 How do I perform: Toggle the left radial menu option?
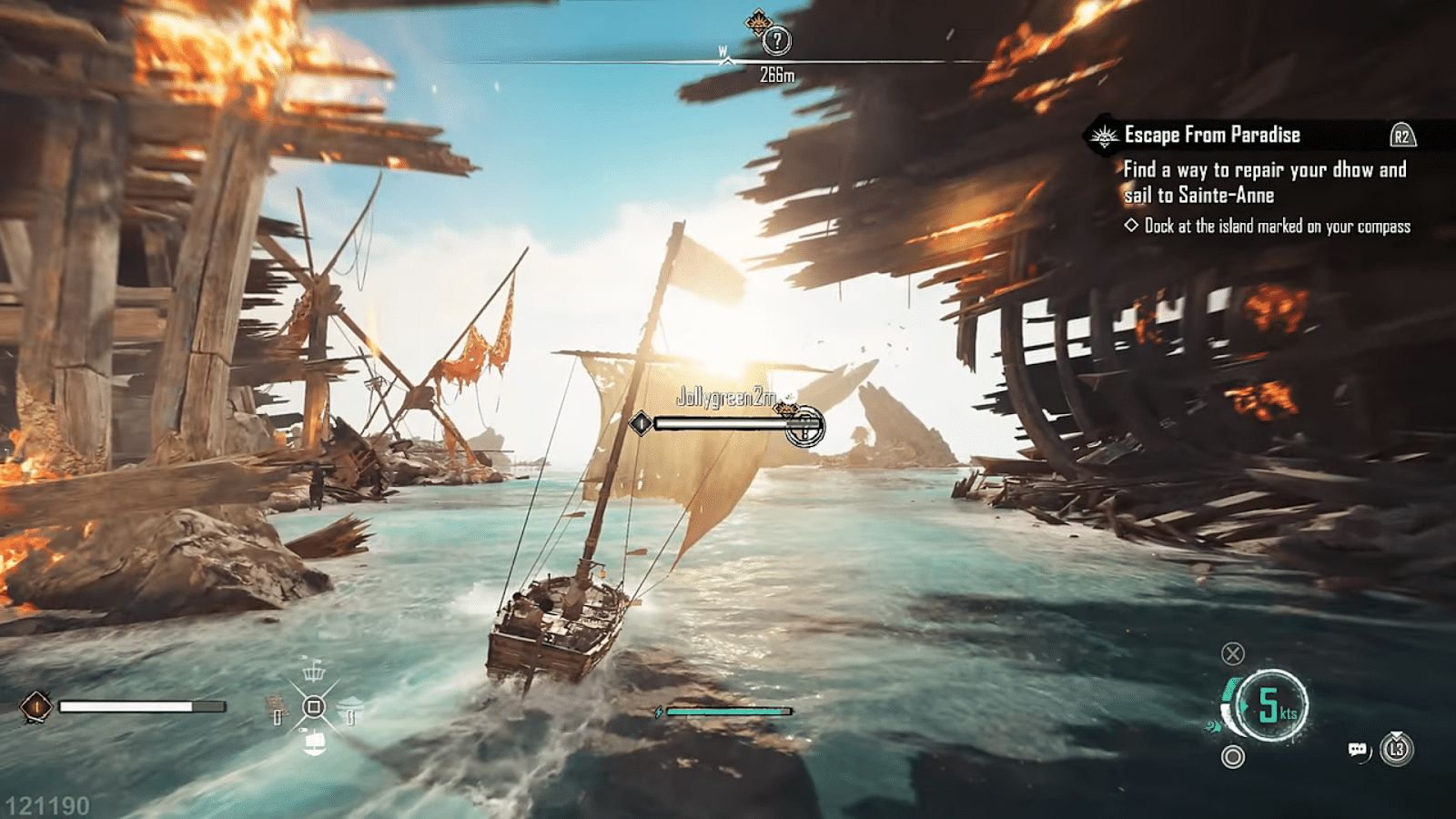(278, 713)
